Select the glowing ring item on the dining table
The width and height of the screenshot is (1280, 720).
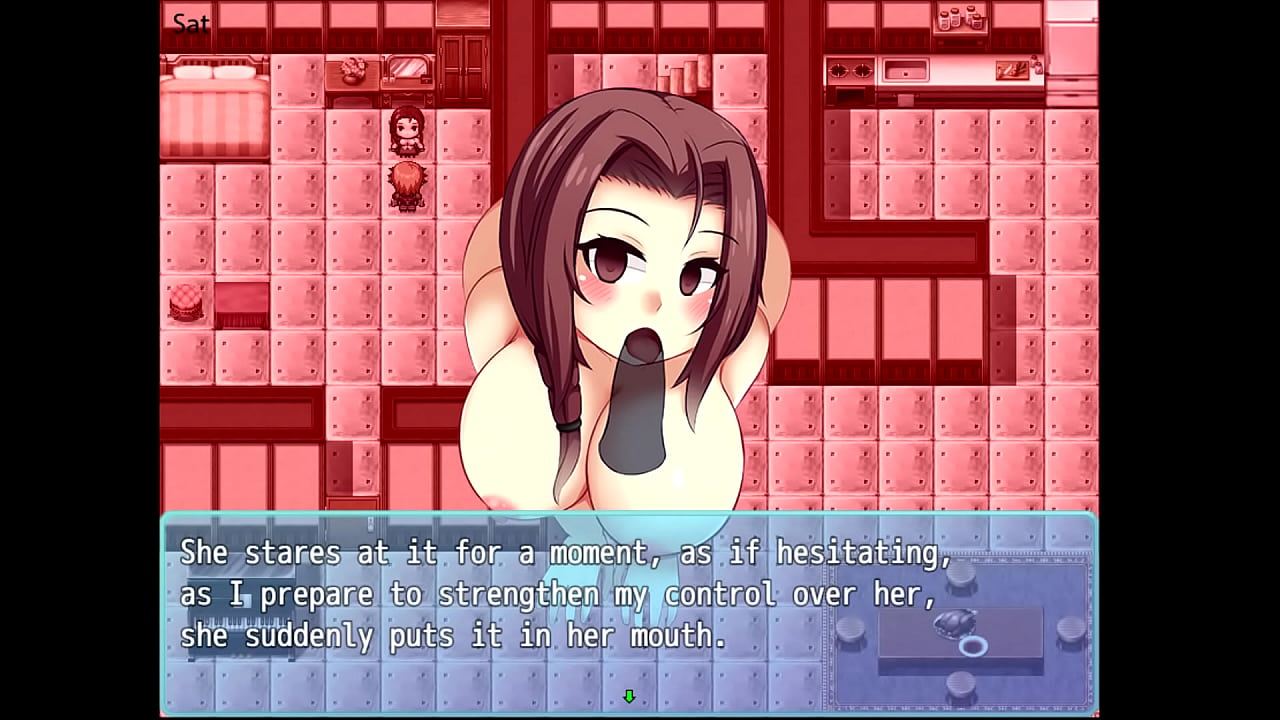pos(974,646)
